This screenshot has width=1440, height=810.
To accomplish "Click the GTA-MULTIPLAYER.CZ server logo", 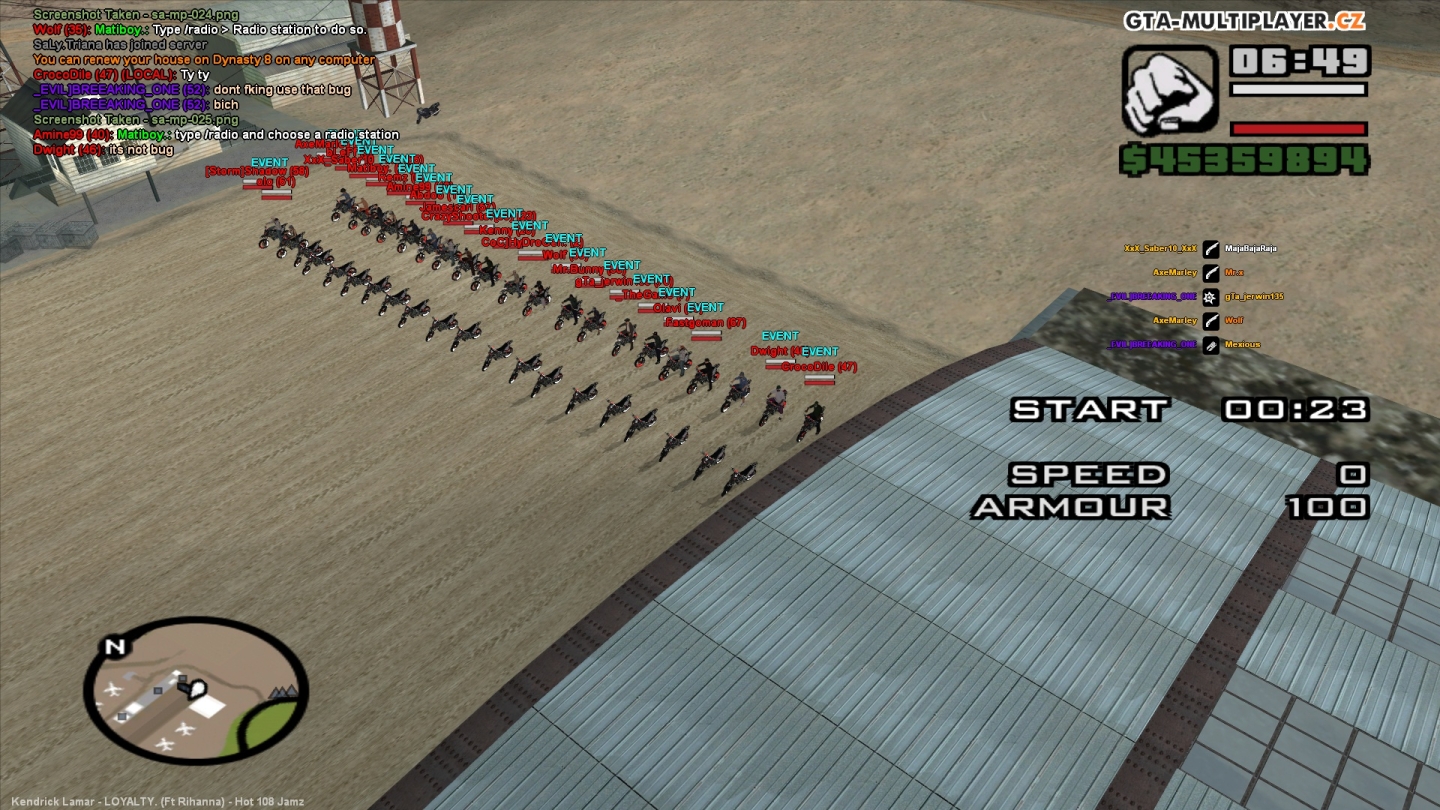I will 1244,21.
